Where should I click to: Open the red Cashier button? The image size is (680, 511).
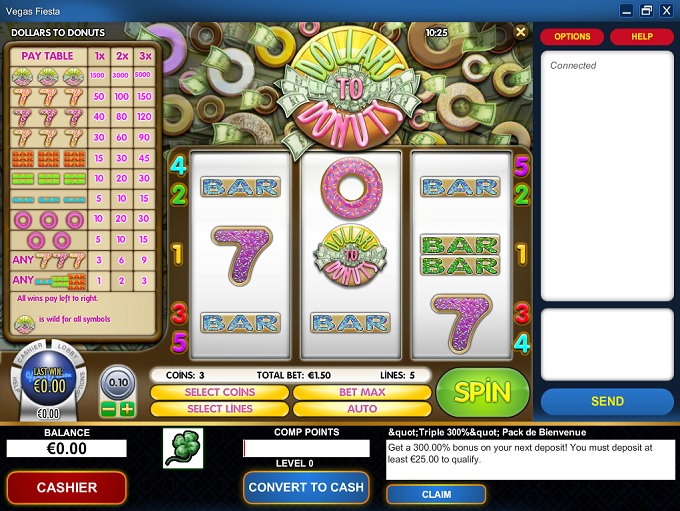(x=67, y=487)
